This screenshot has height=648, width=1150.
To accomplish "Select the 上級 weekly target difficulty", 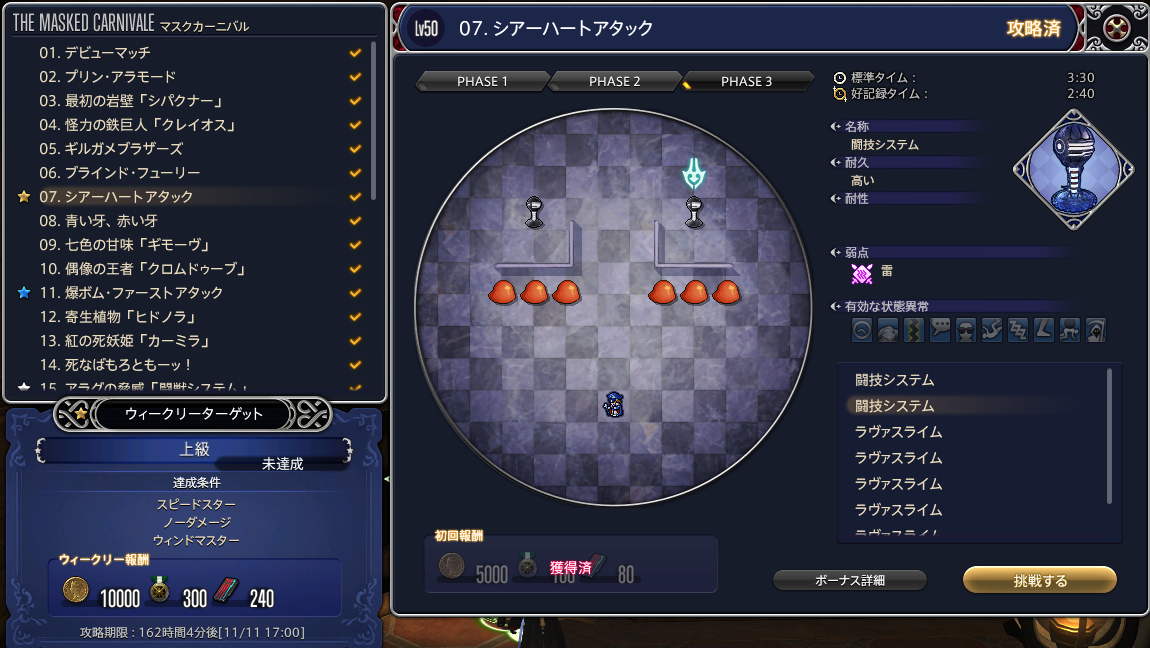I will (194, 450).
